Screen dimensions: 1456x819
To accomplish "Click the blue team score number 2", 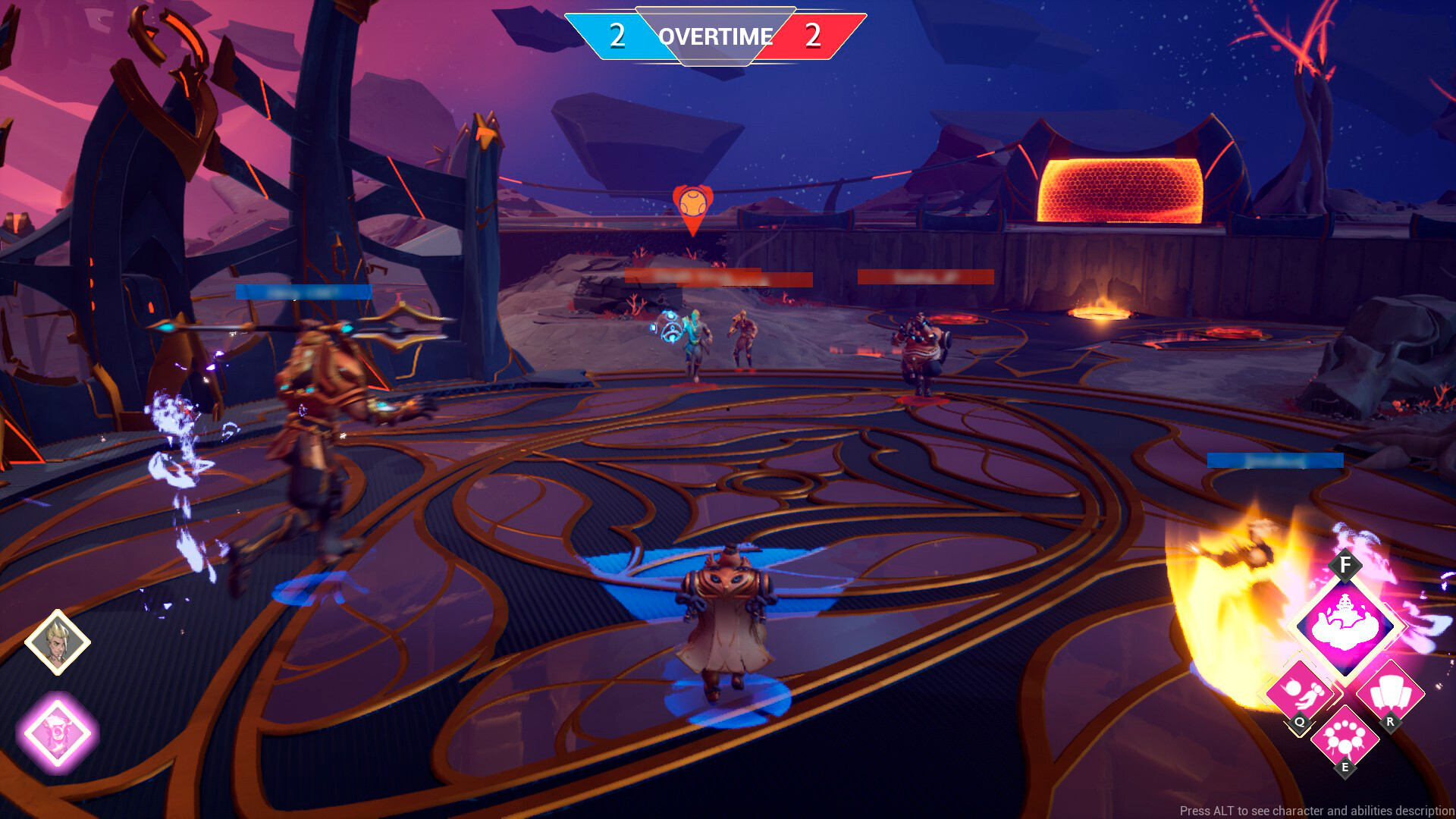I will pos(616,33).
